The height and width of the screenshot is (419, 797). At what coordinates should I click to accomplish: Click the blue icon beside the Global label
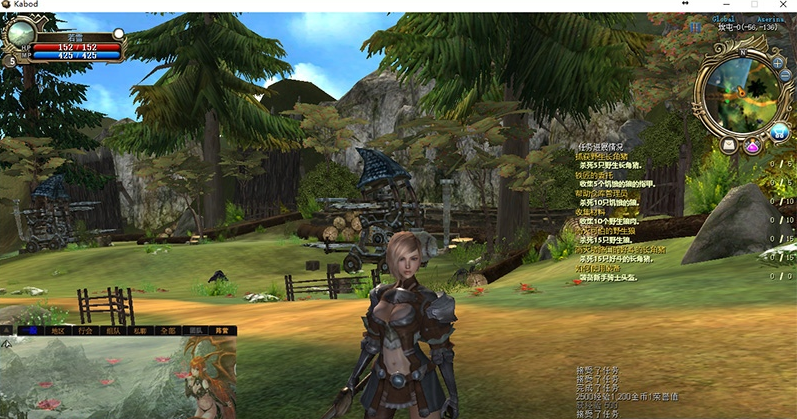tap(696, 27)
